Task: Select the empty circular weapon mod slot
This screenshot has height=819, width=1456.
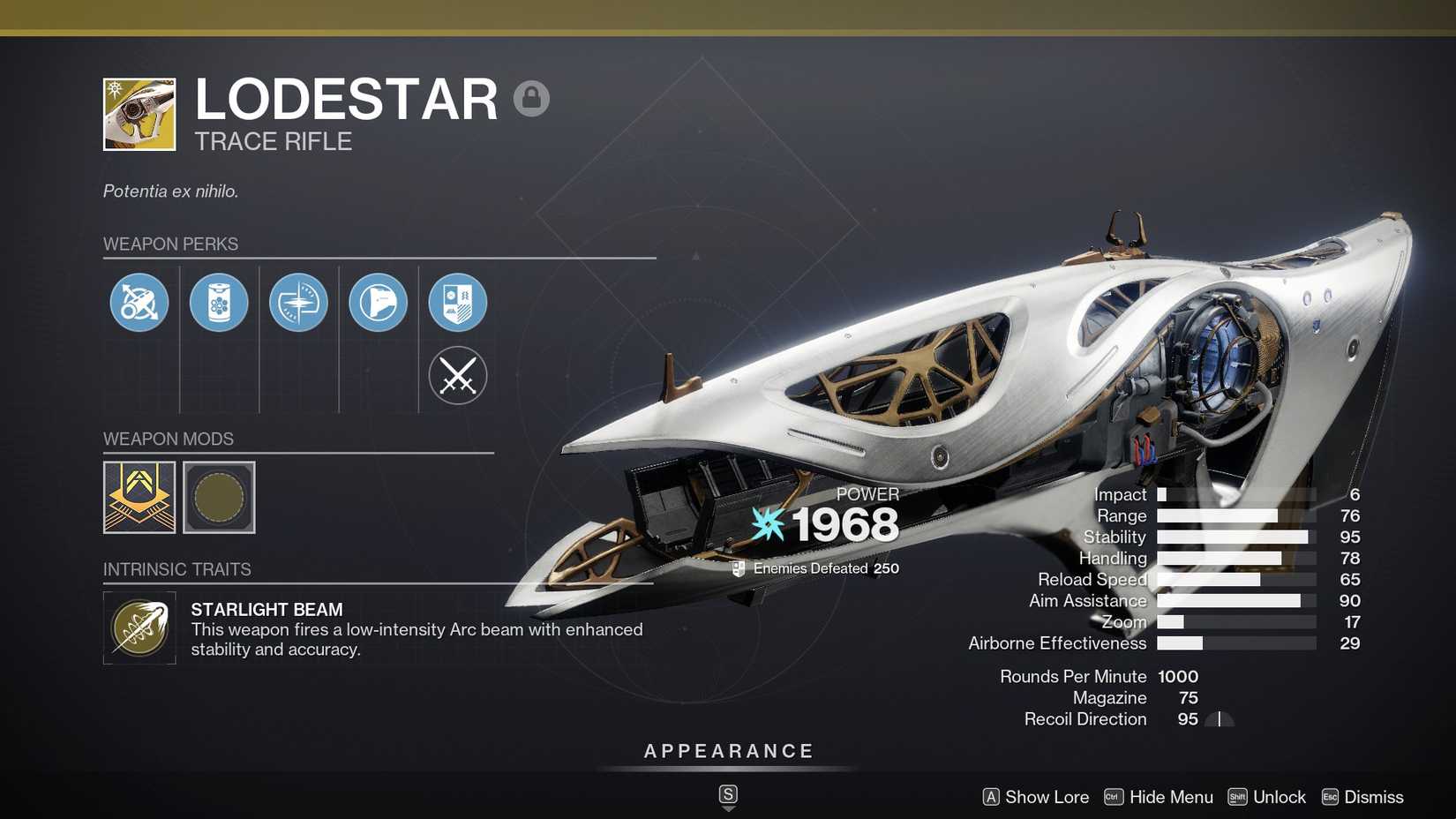Action: pyautogui.click(x=219, y=497)
